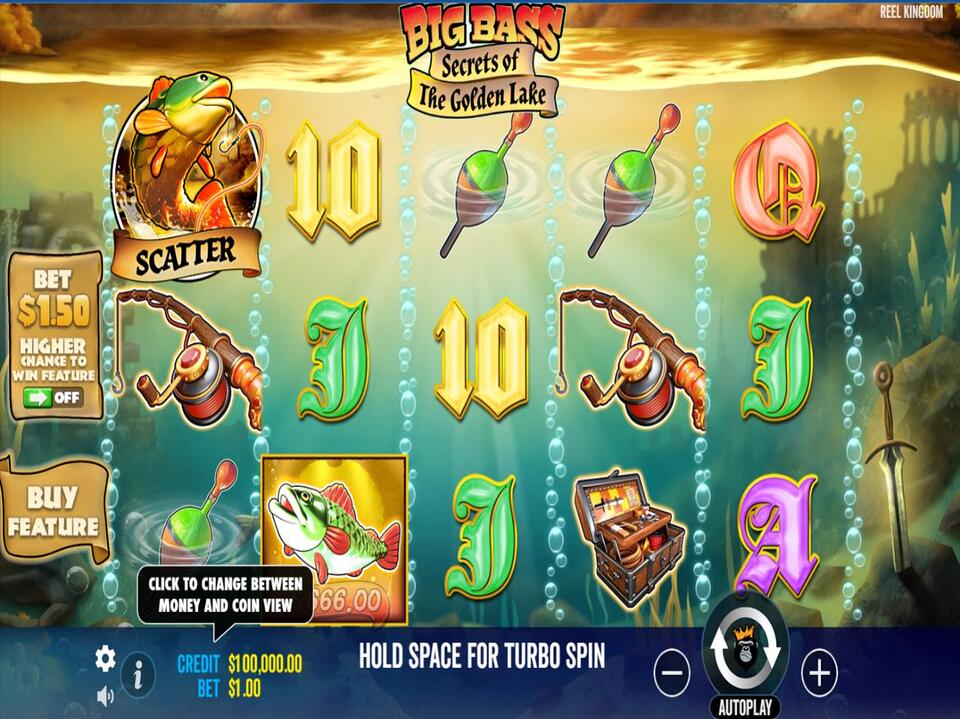Decrease the bet with the minus button
This screenshot has height=719, width=960.
click(671, 673)
